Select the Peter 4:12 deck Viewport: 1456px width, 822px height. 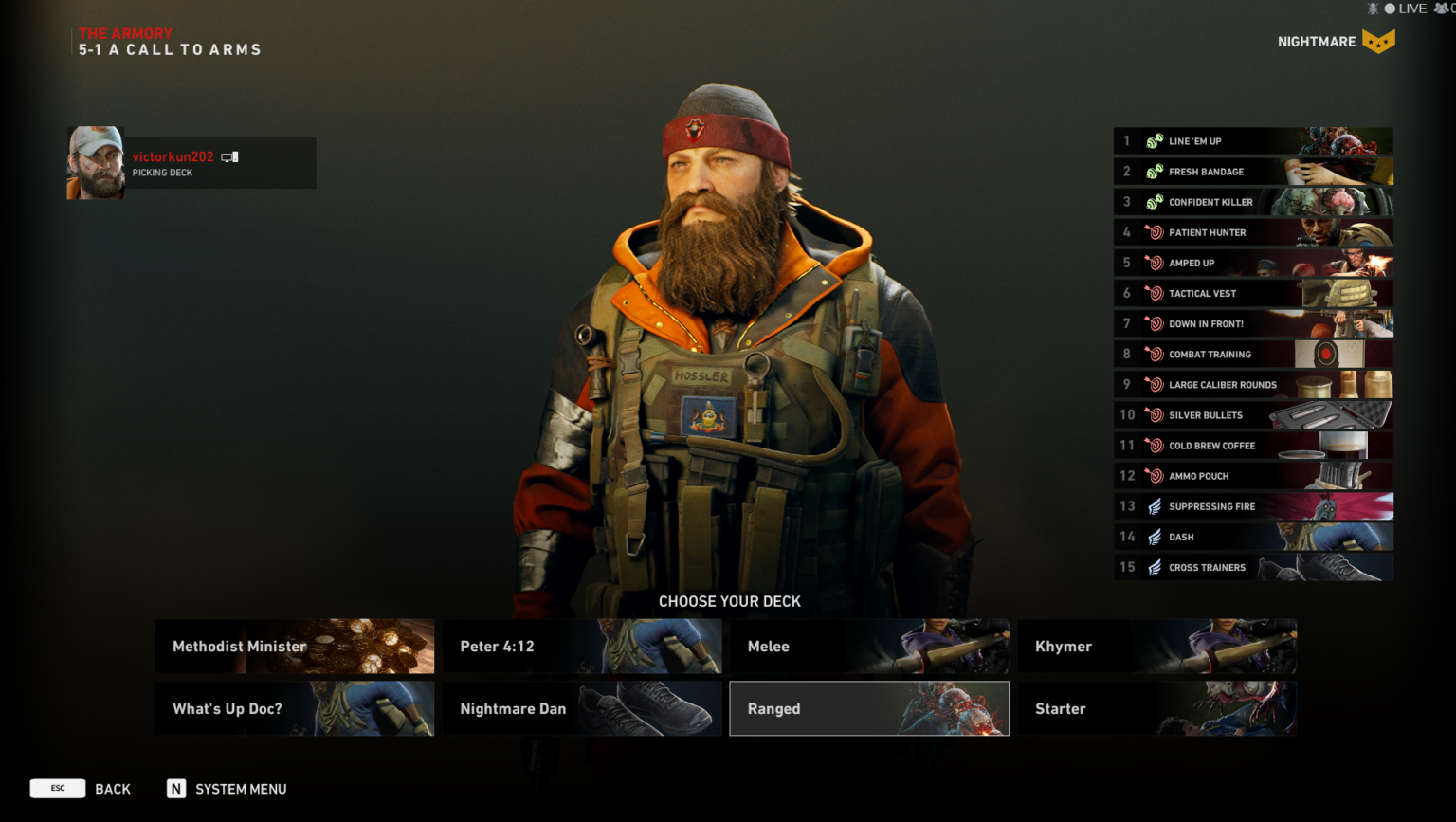582,647
